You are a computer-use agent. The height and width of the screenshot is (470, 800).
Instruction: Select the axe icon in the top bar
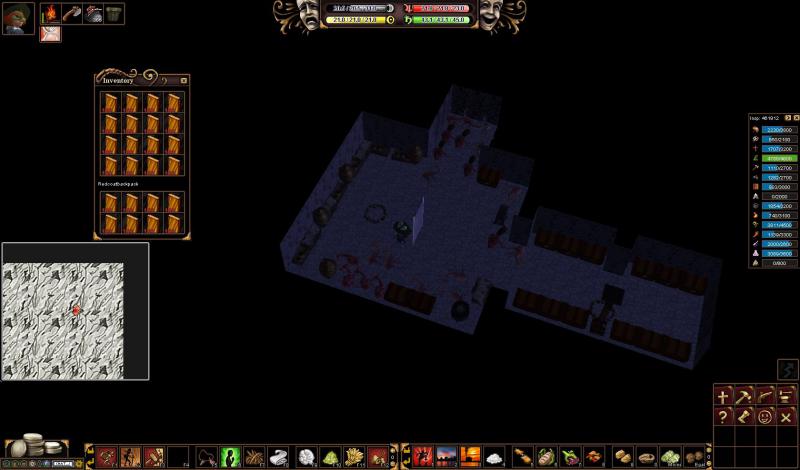pyautogui.click(x=72, y=14)
